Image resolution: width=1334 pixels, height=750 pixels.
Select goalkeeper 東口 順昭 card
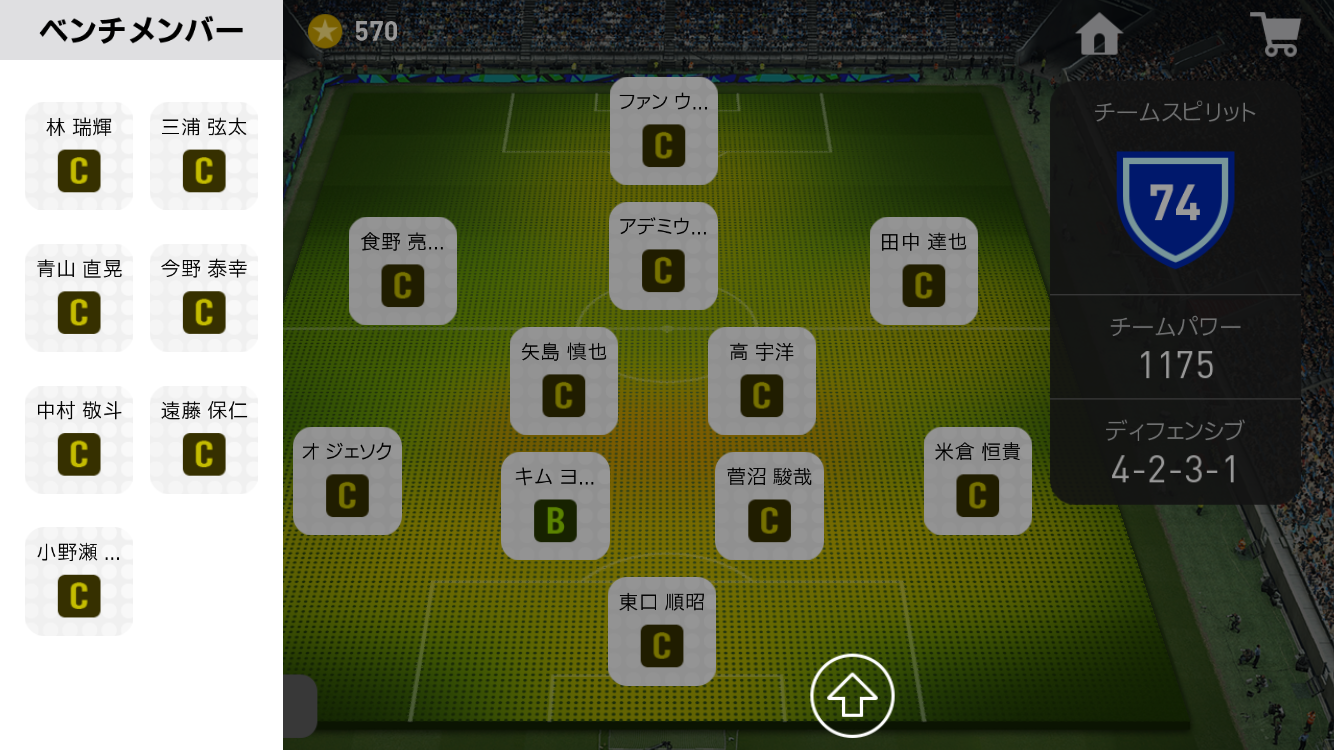click(x=662, y=631)
